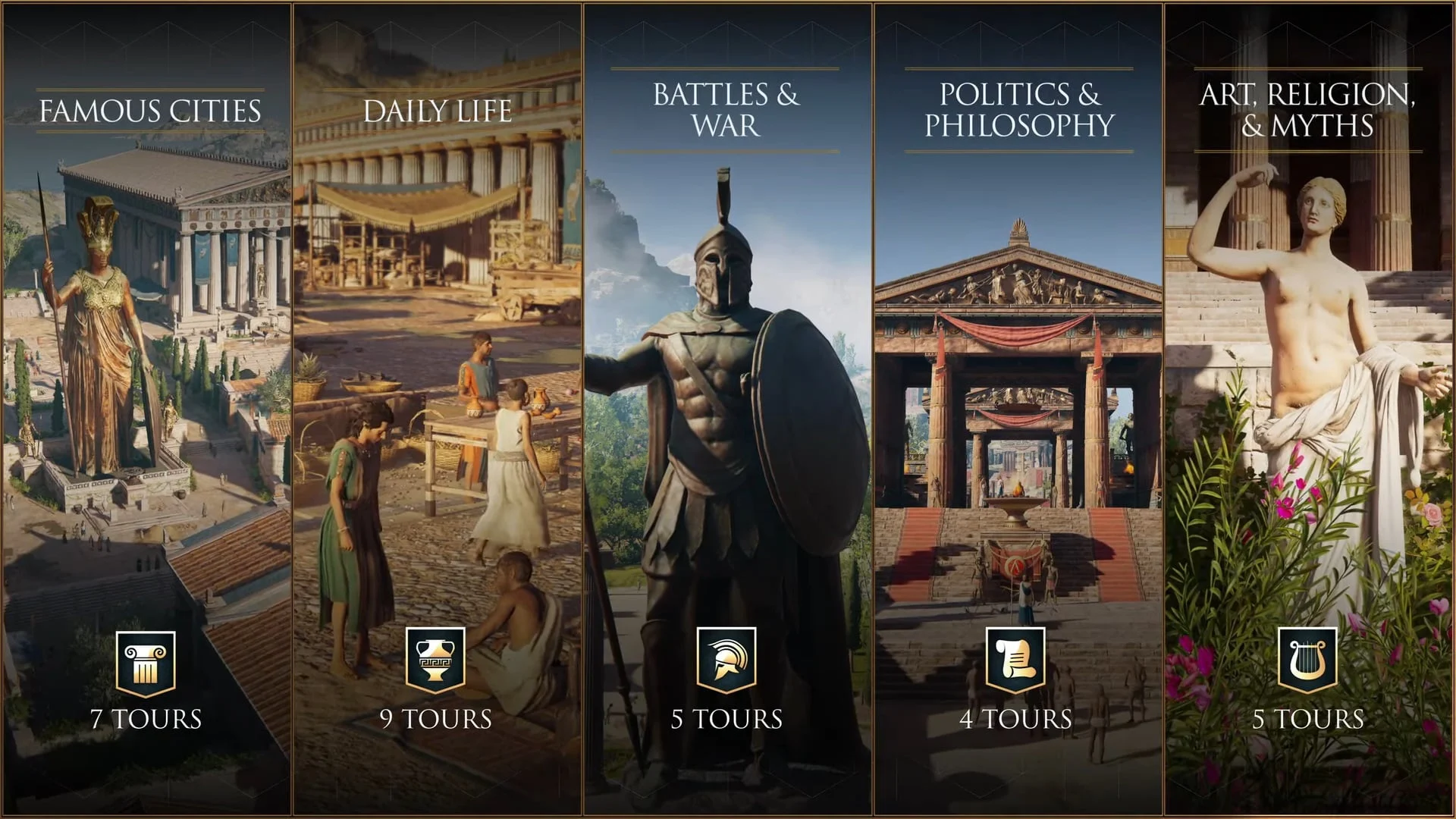The image size is (1456, 819).
Task: Click the 4 TOURS label under Politics & Philosophy
Action: pyautogui.click(x=1016, y=717)
